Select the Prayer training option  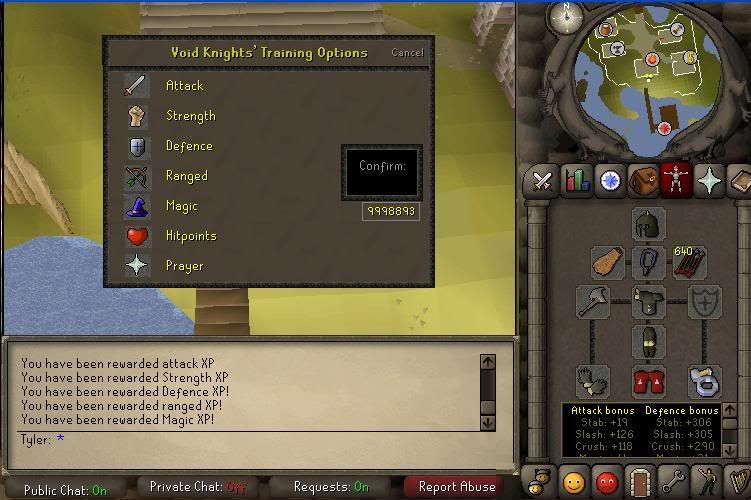(184, 266)
